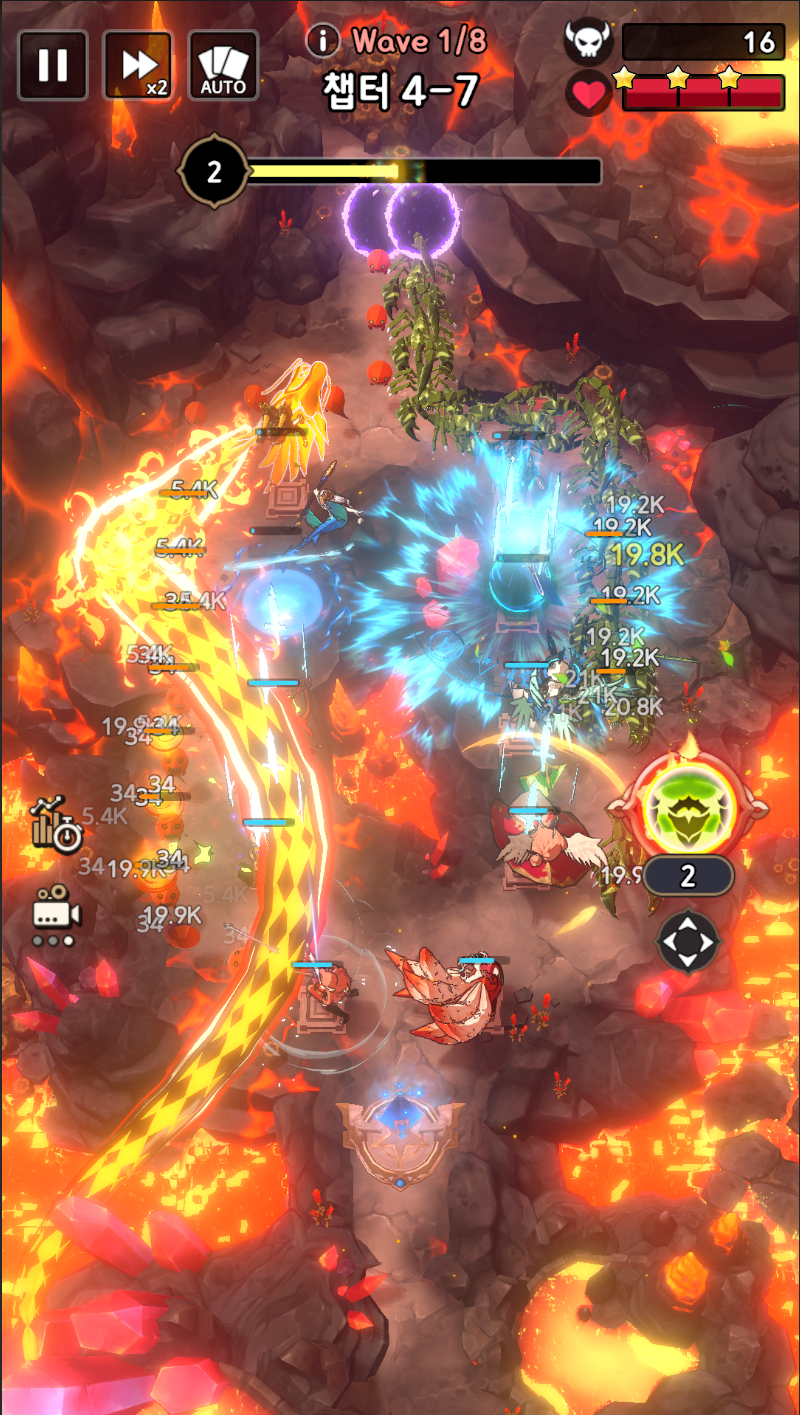Image resolution: width=800 pixels, height=1415 pixels.
Task: Toggle the x2 fast-forward speed
Action: click(138, 65)
